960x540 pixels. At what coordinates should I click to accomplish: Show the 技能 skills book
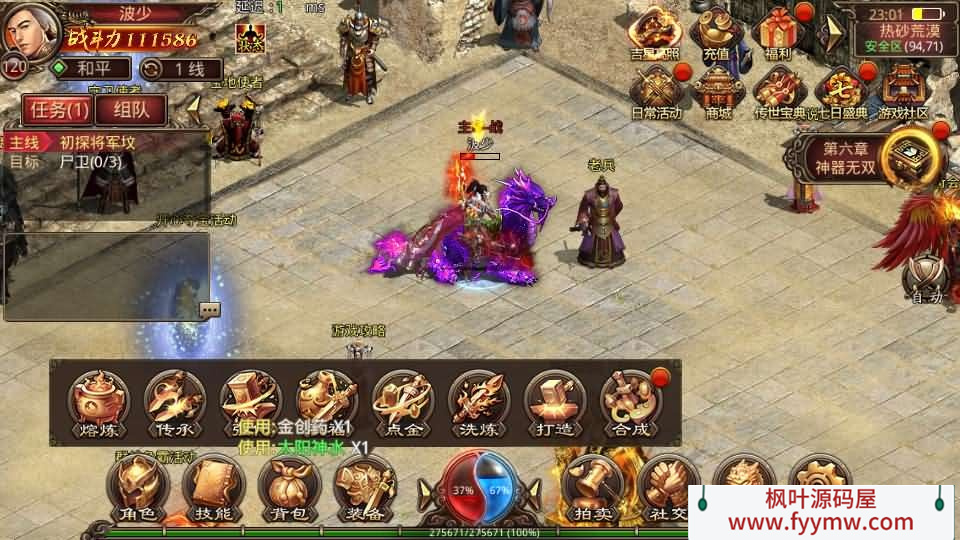click(x=213, y=488)
